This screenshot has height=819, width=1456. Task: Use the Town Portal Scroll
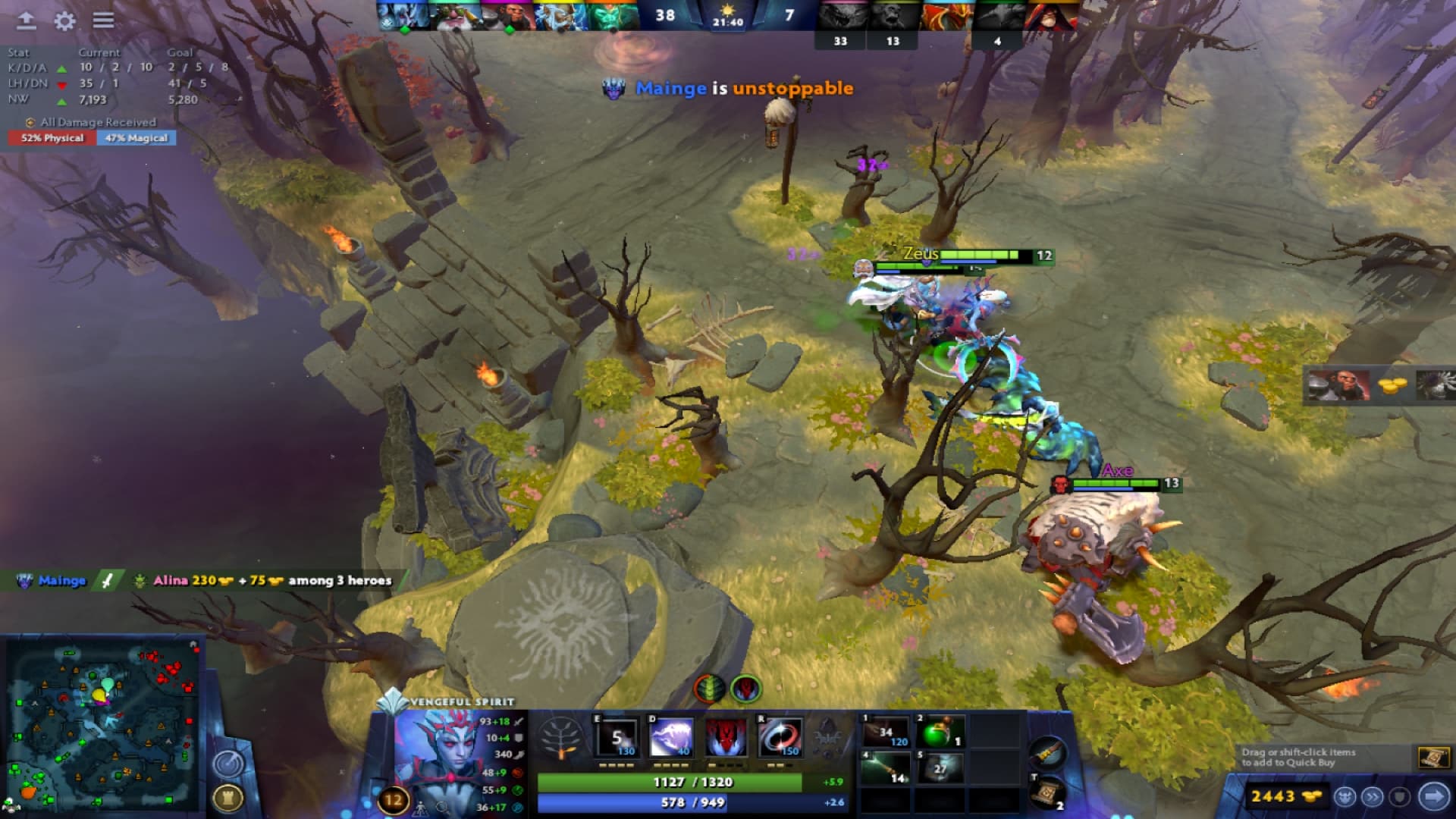click(1047, 791)
